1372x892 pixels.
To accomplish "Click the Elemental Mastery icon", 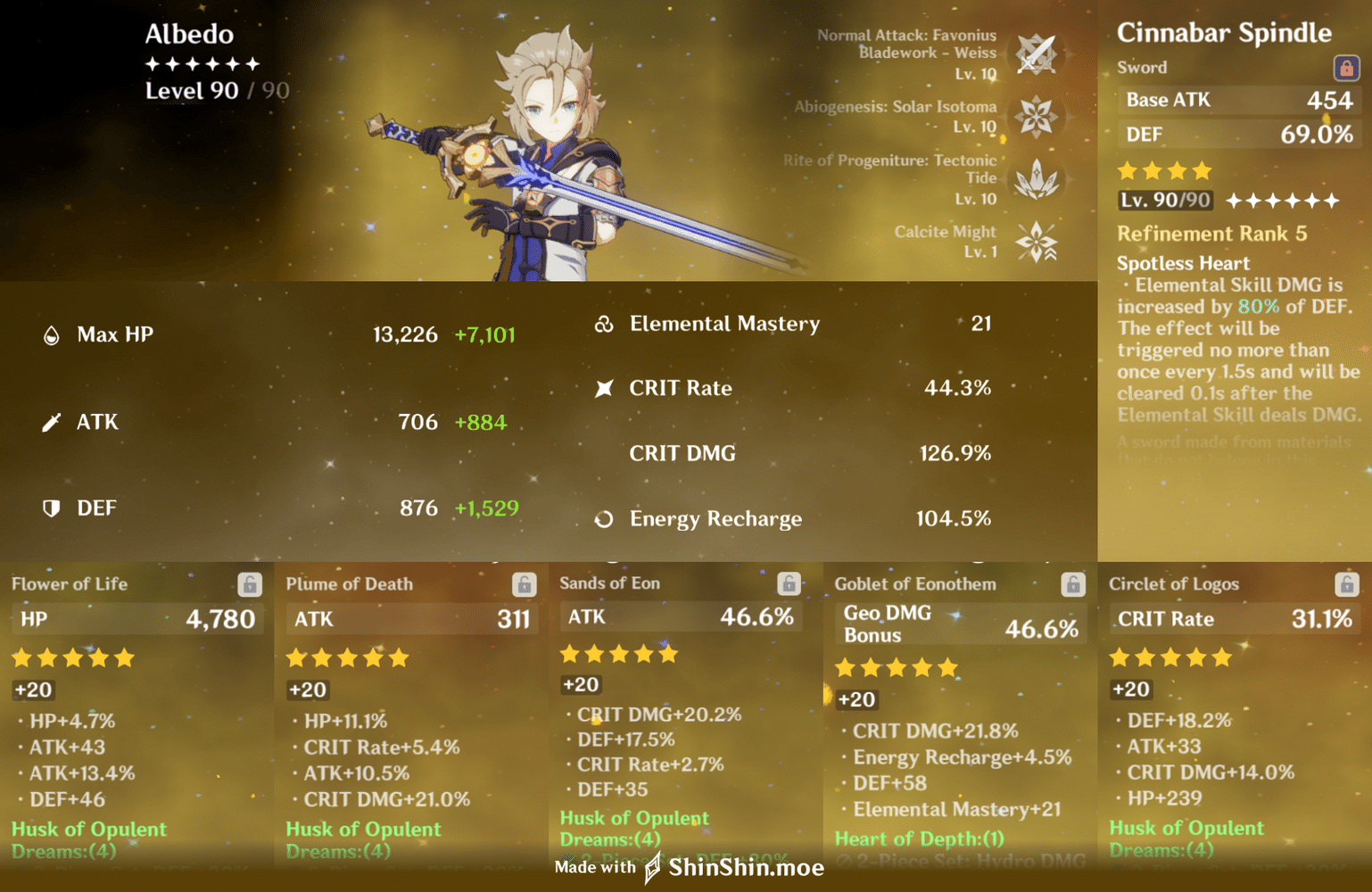I will point(606,323).
